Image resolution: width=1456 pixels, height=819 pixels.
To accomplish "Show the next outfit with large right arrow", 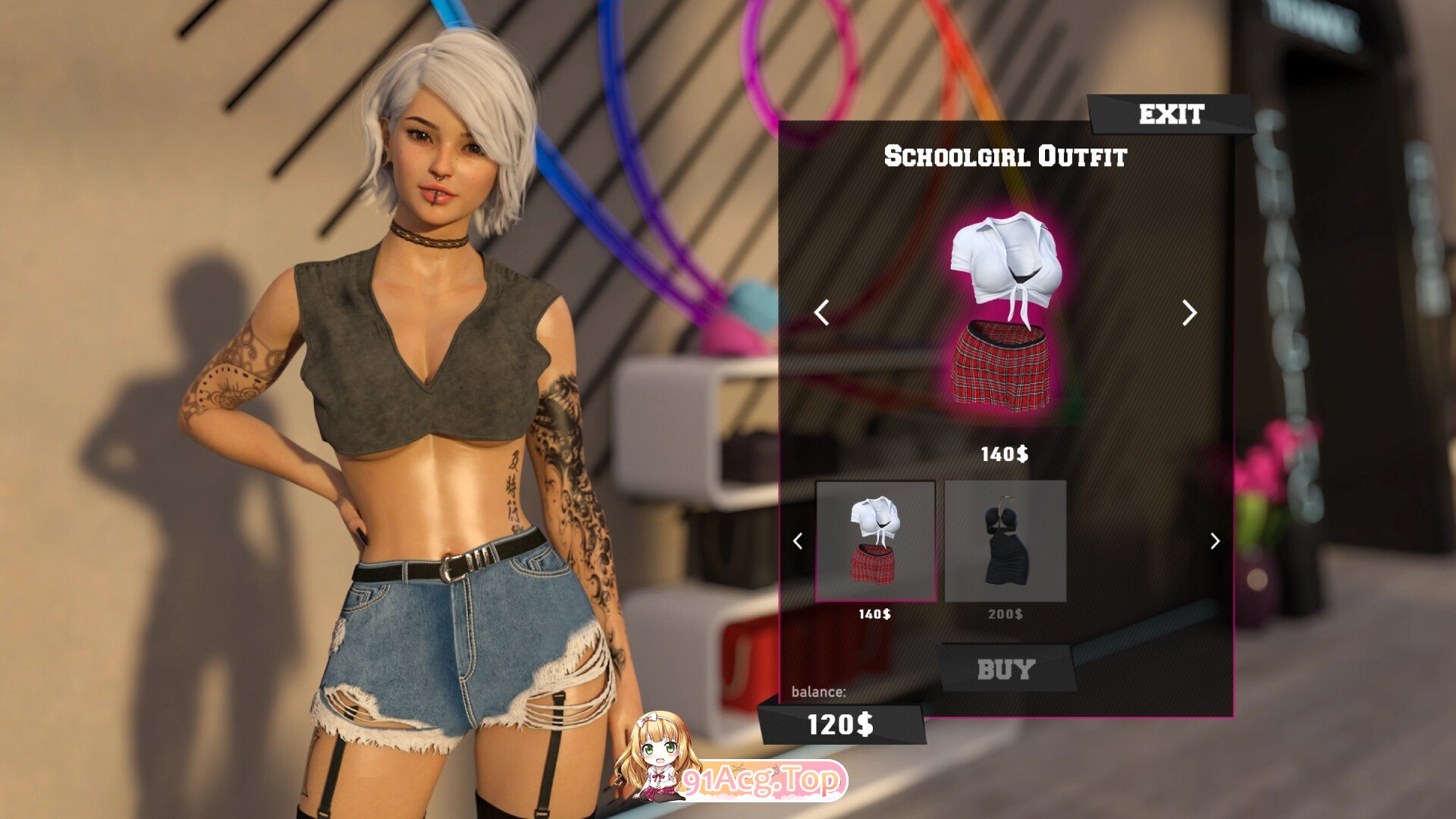I will (x=1189, y=312).
